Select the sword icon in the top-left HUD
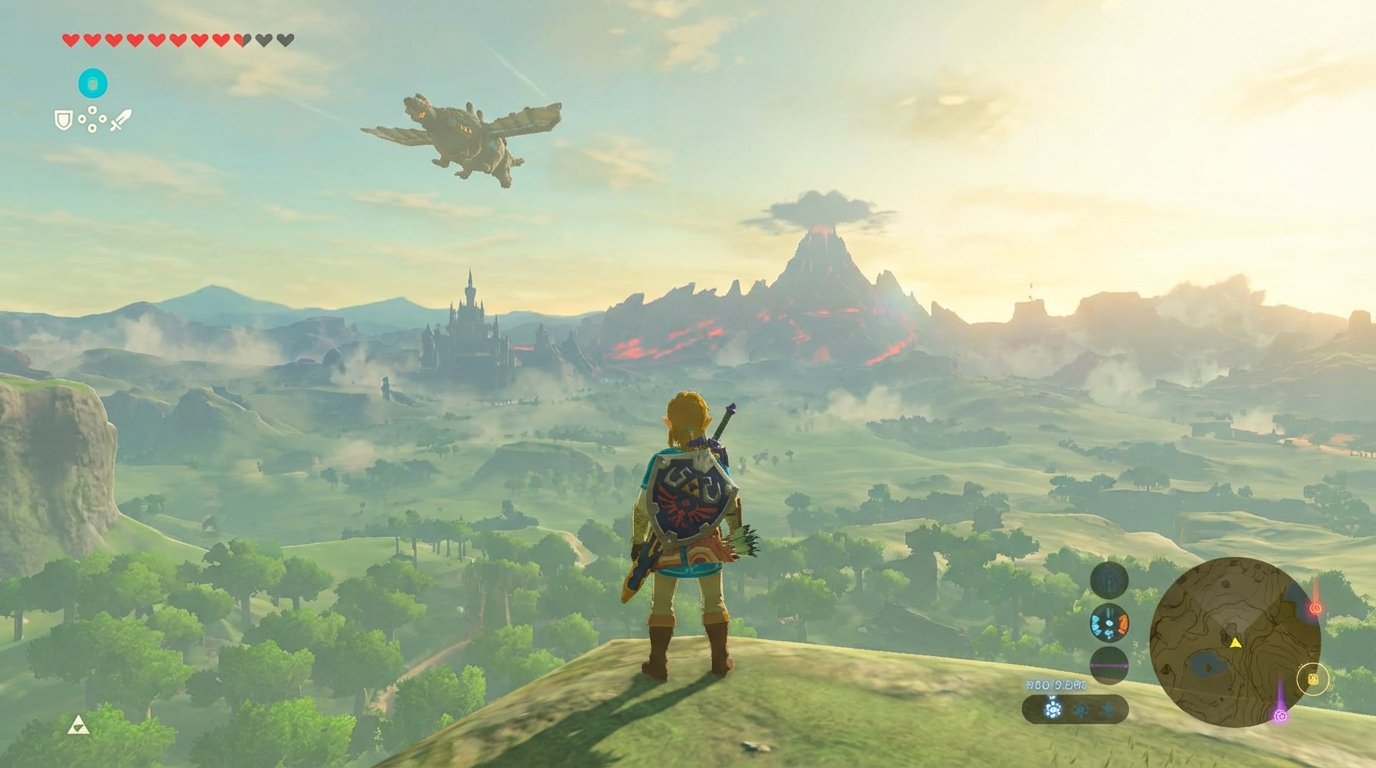Screen dimensions: 1376x768 [x=123, y=122]
